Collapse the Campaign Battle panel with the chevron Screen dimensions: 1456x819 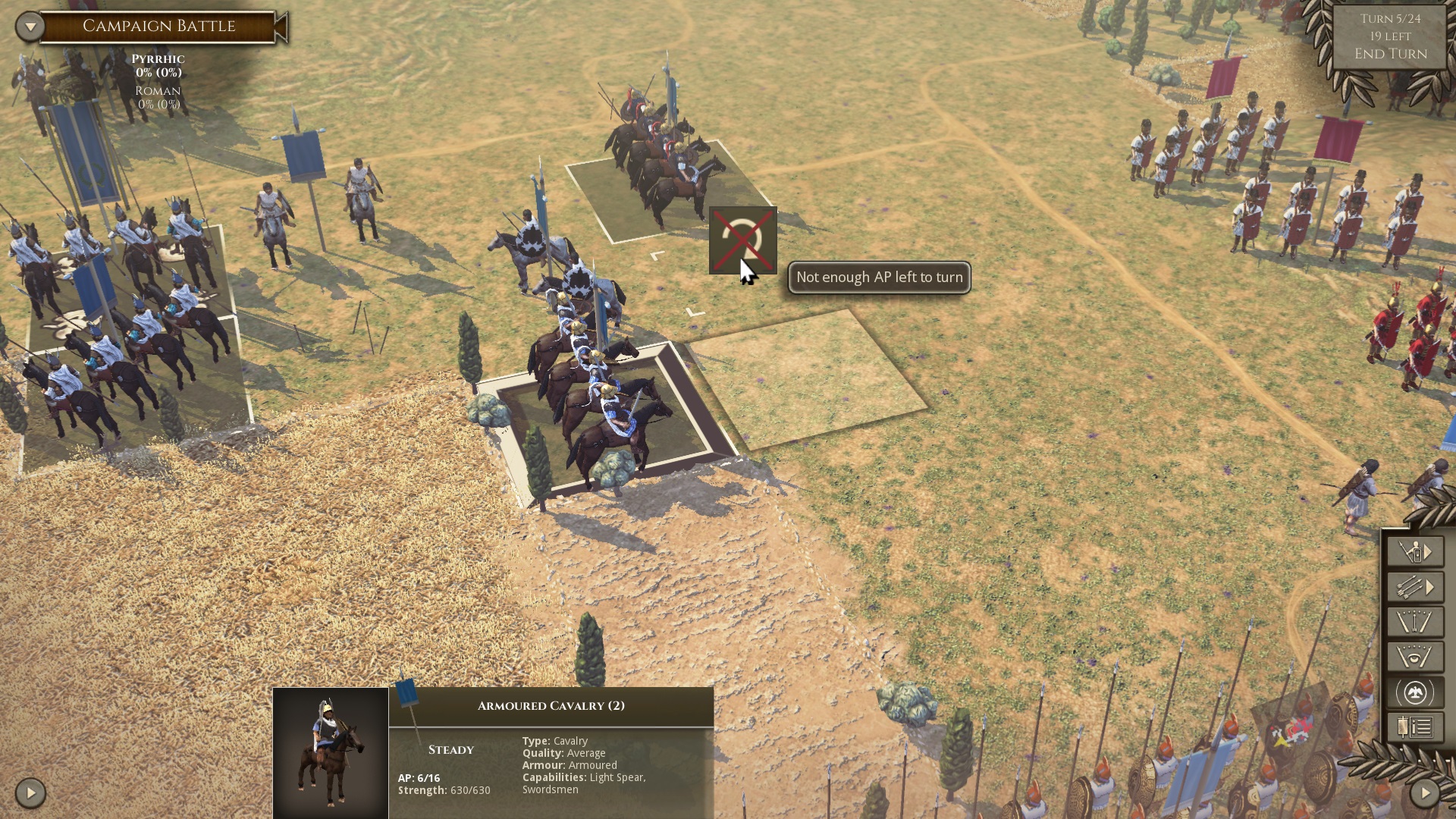point(29,25)
